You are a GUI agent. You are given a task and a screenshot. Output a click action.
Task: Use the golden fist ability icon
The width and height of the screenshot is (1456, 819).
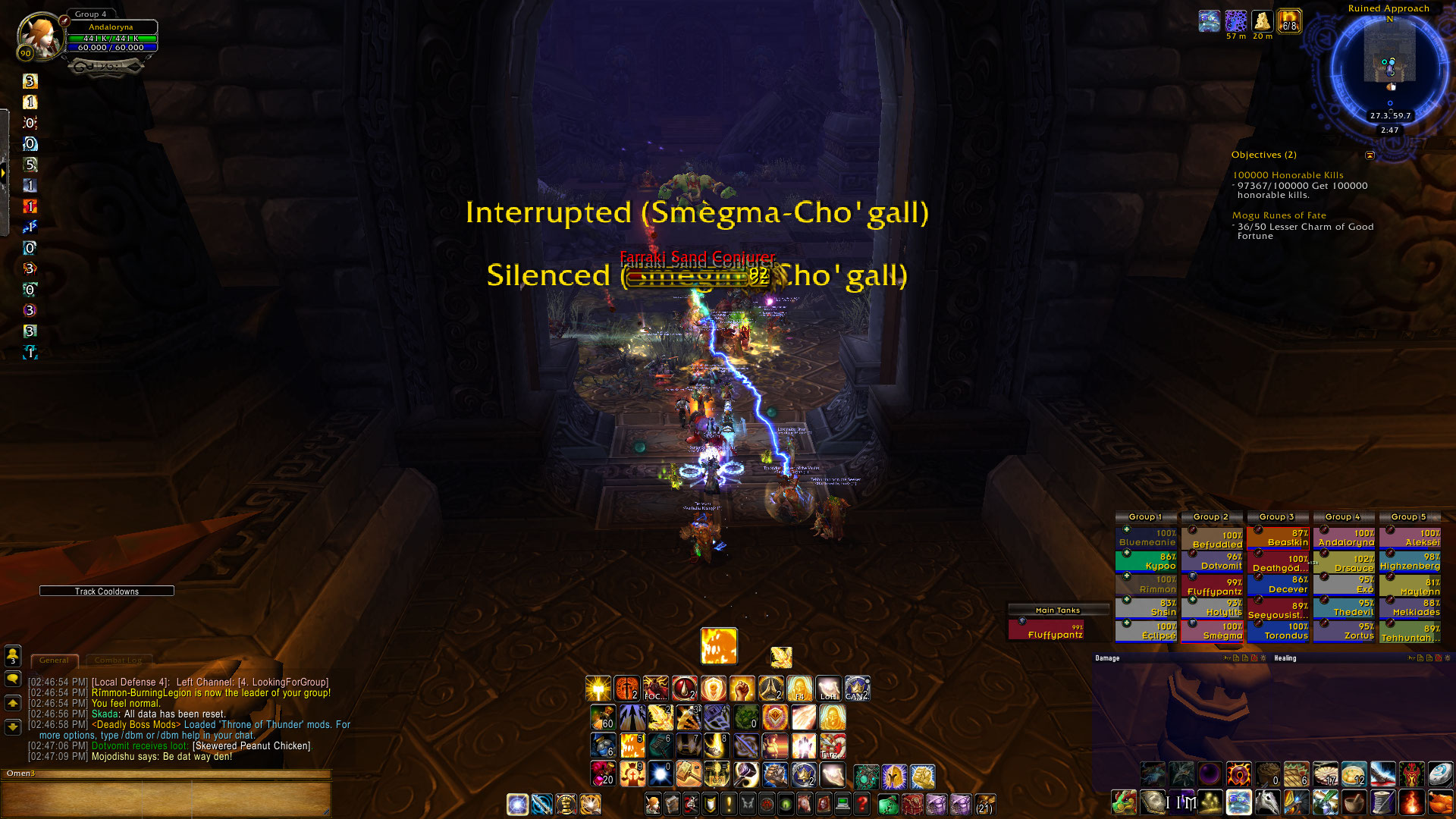pyautogui.click(x=742, y=689)
